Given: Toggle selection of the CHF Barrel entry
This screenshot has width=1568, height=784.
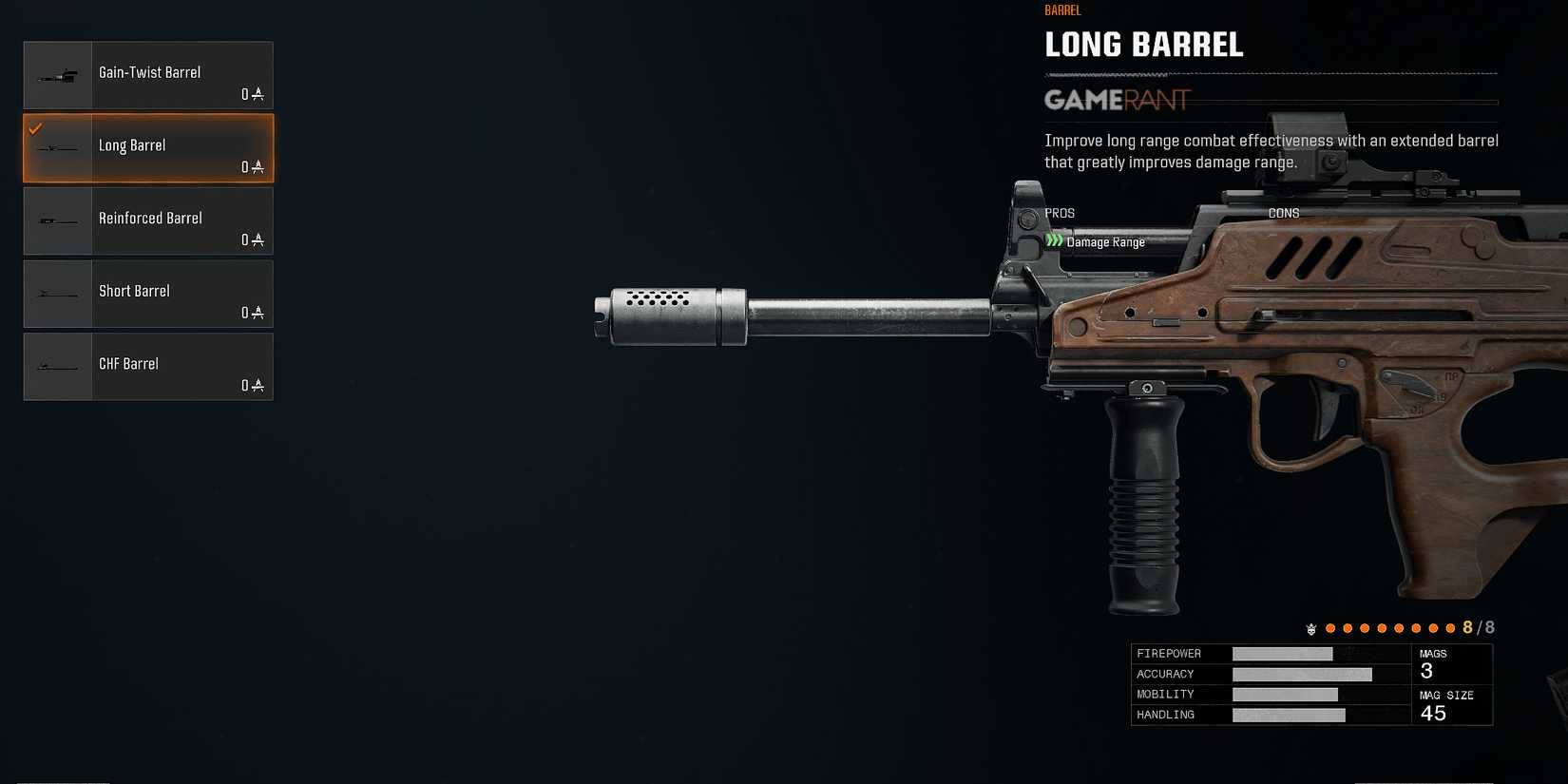Looking at the screenshot, I should tap(149, 367).
